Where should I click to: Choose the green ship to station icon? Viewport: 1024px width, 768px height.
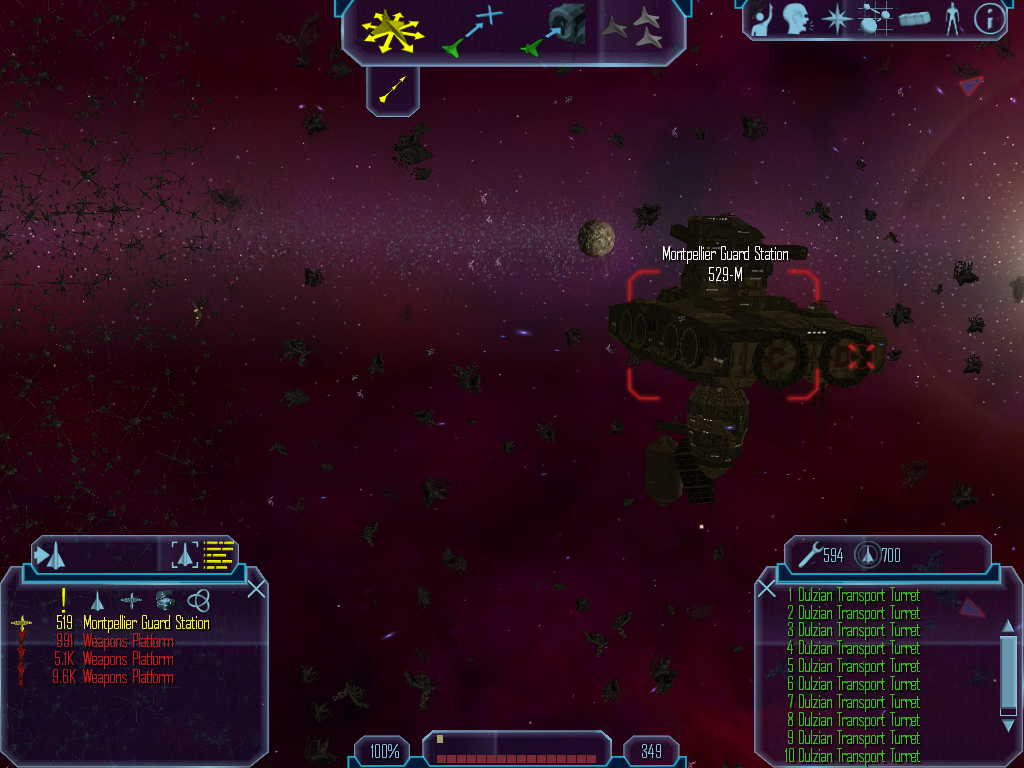[552, 30]
